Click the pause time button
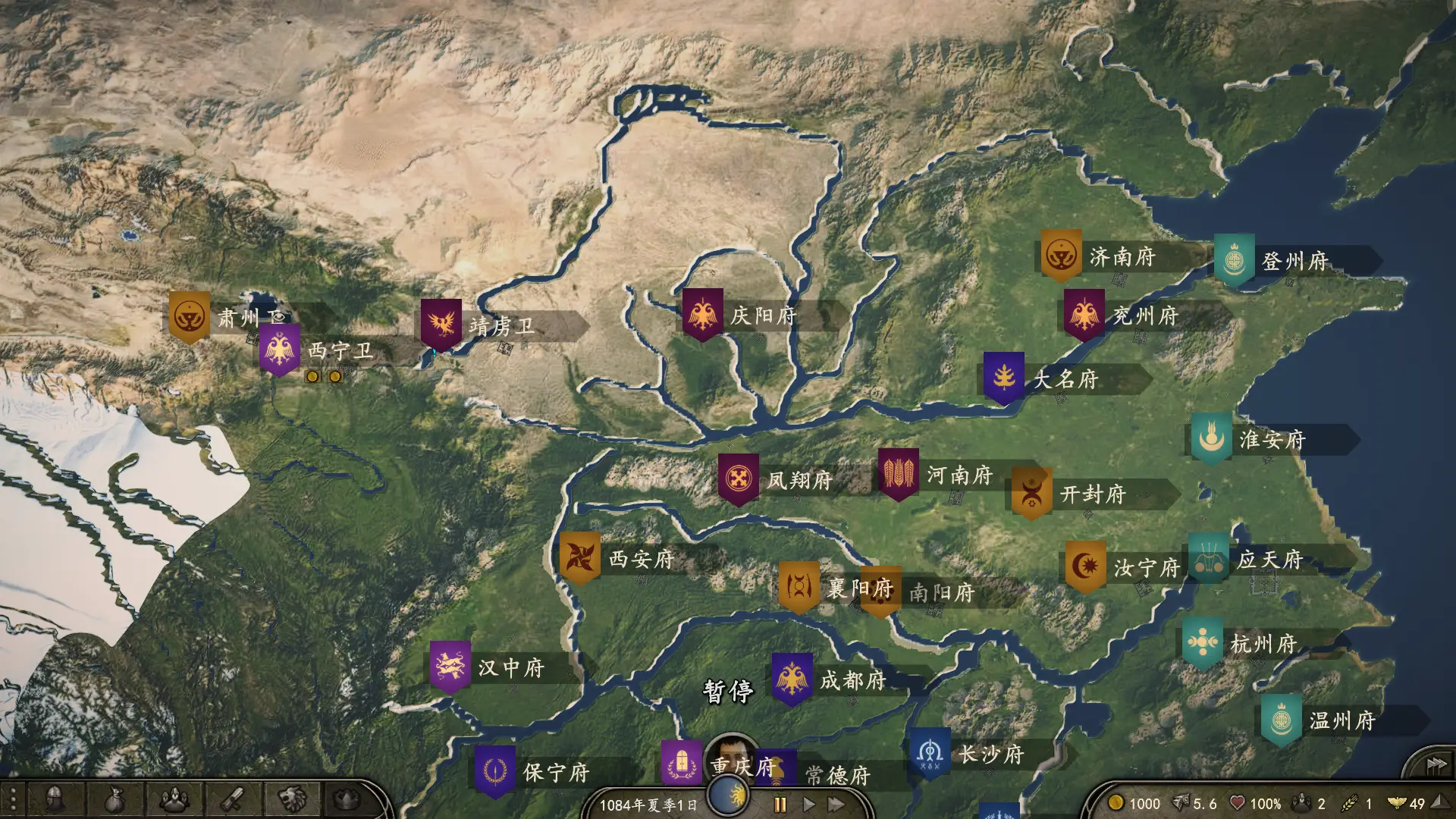 click(x=780, y=804)
